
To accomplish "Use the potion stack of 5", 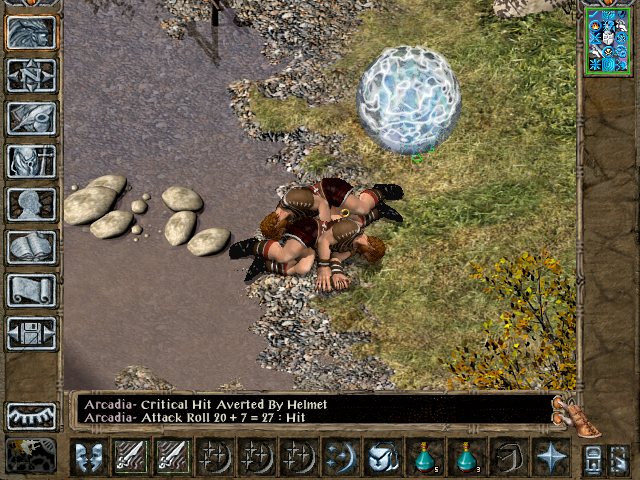I will tap(427, 457).
